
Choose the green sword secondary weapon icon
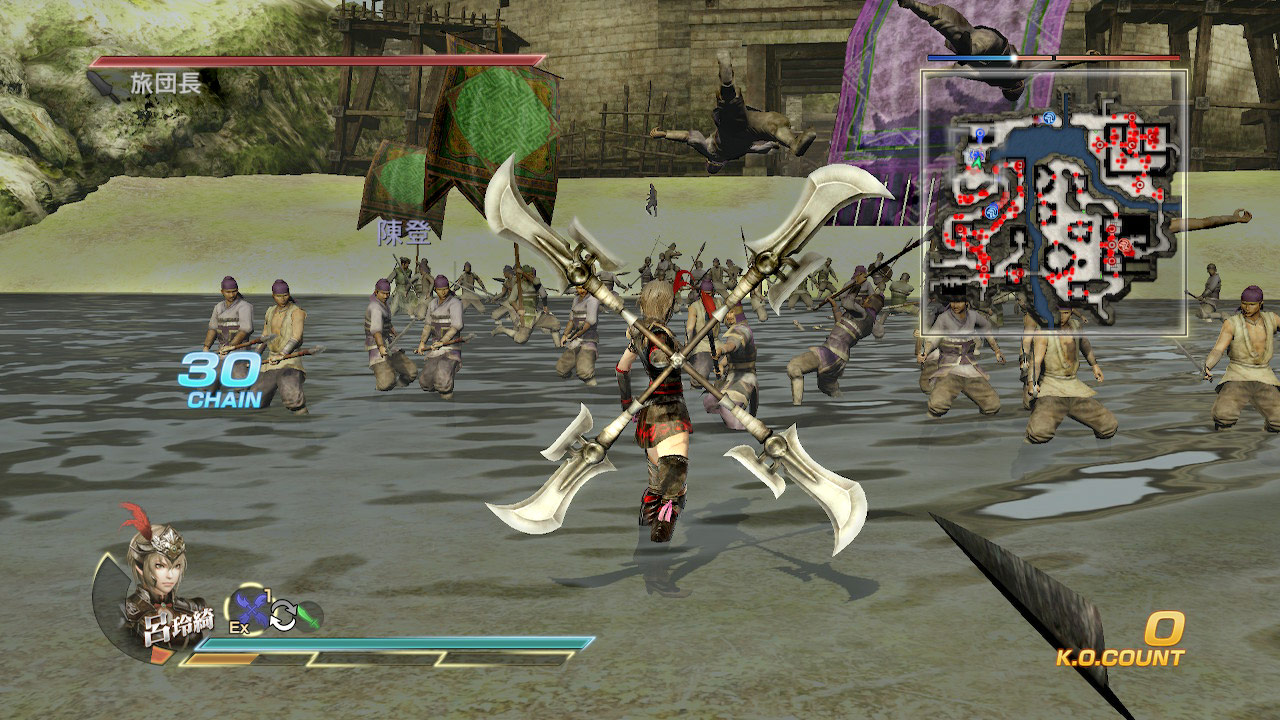point(309,615)
